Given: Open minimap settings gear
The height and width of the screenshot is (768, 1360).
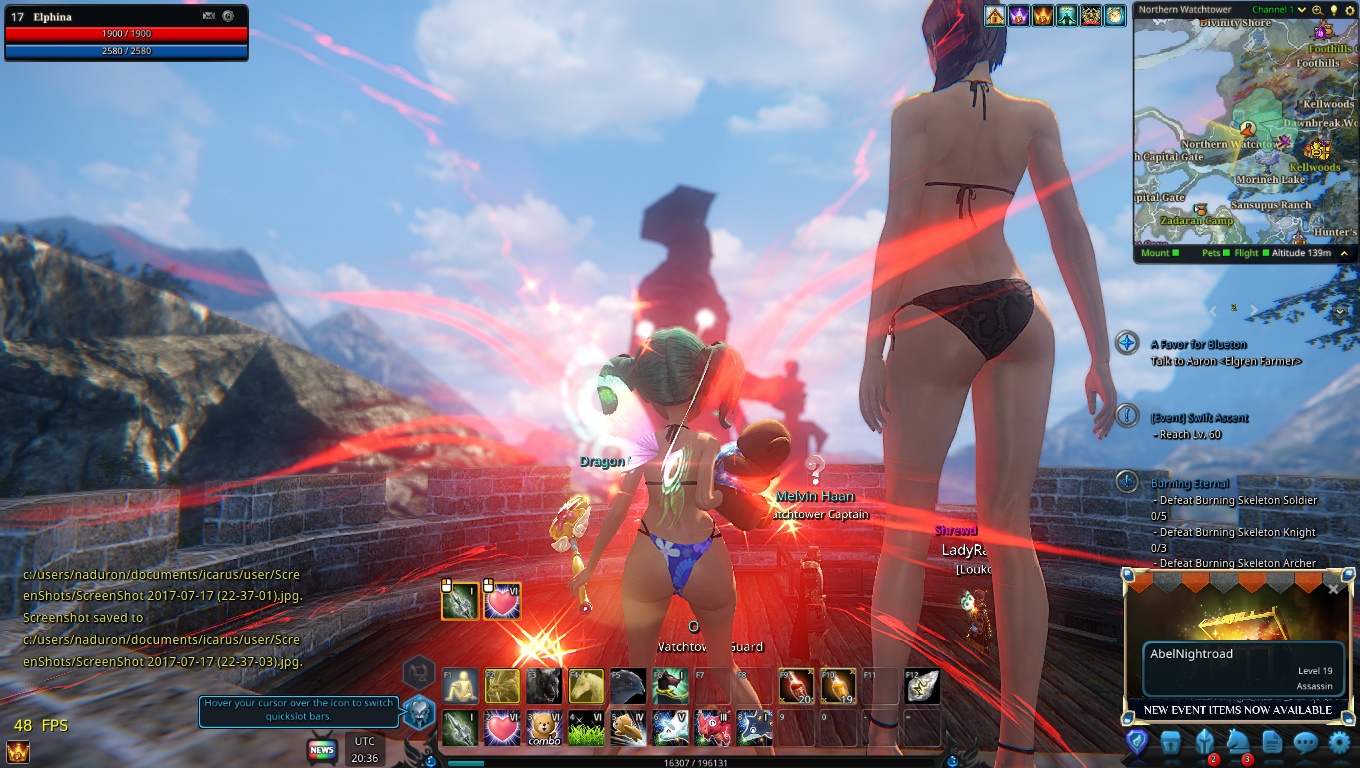Looking at the screenshot, I should tap(1348, 10).
